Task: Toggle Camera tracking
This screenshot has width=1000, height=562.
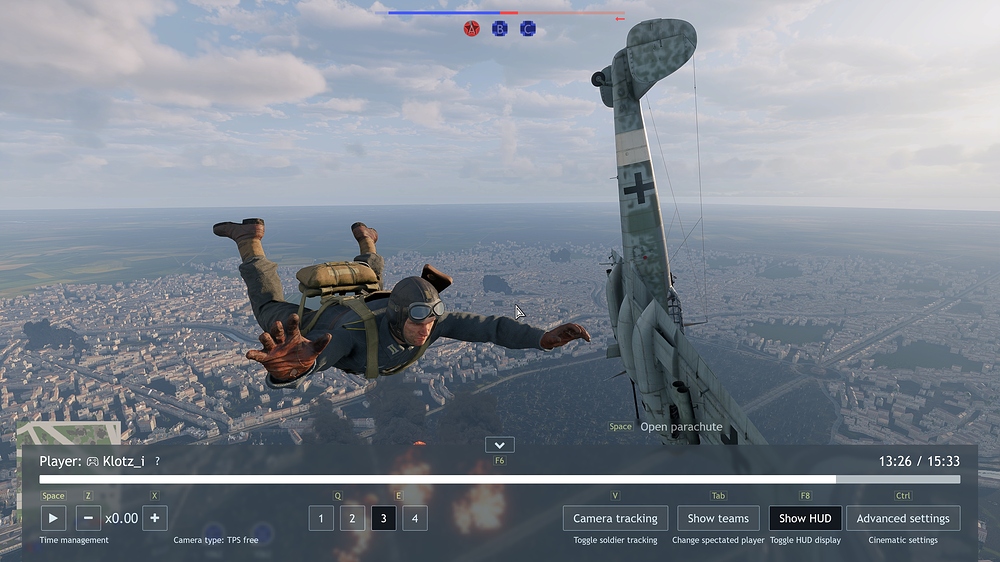Action: click(x=615, y=518)
